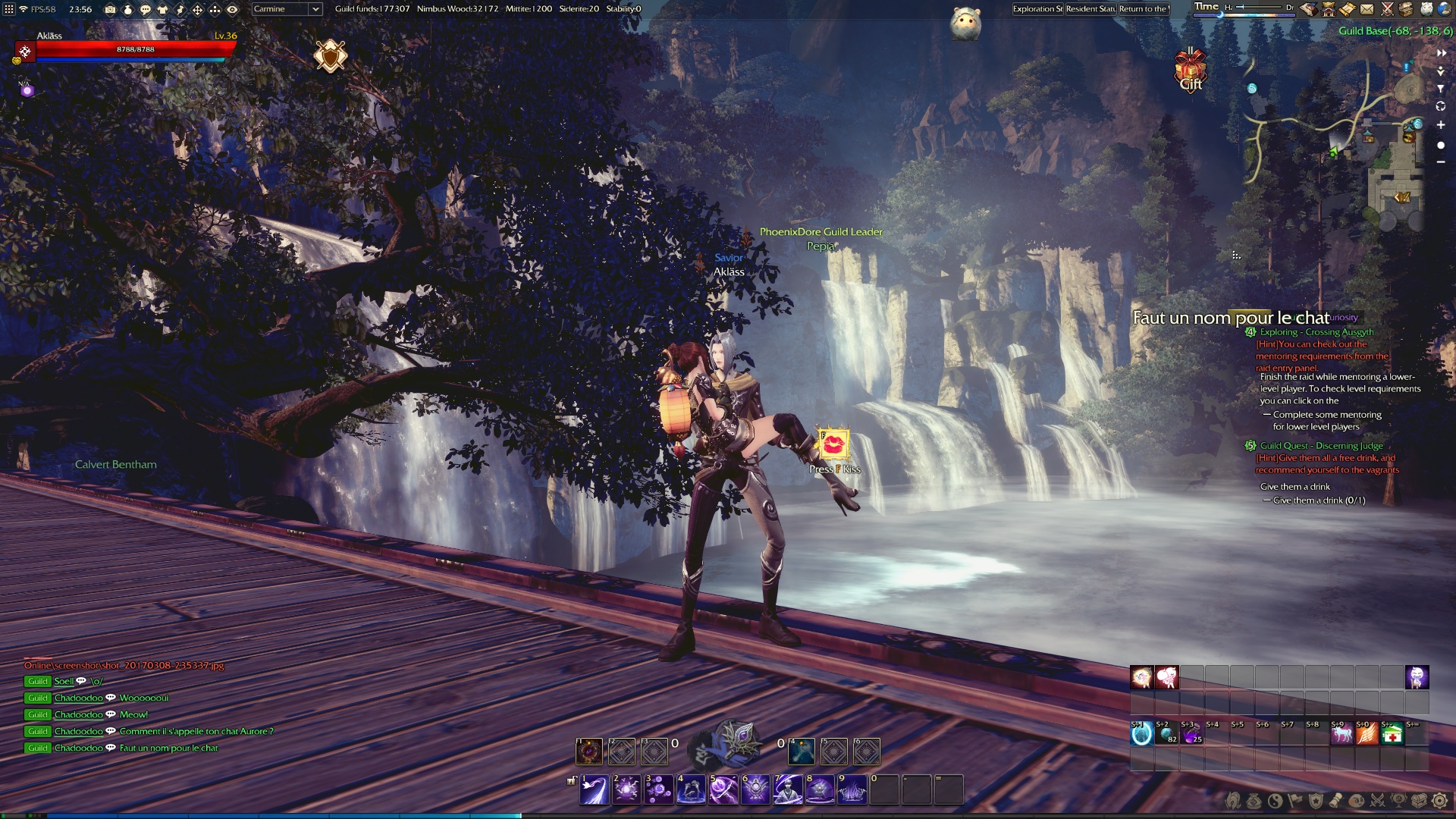Open the mail envelope icon
This screenshot has height=819, width=1456.
tap(1367, 9)
